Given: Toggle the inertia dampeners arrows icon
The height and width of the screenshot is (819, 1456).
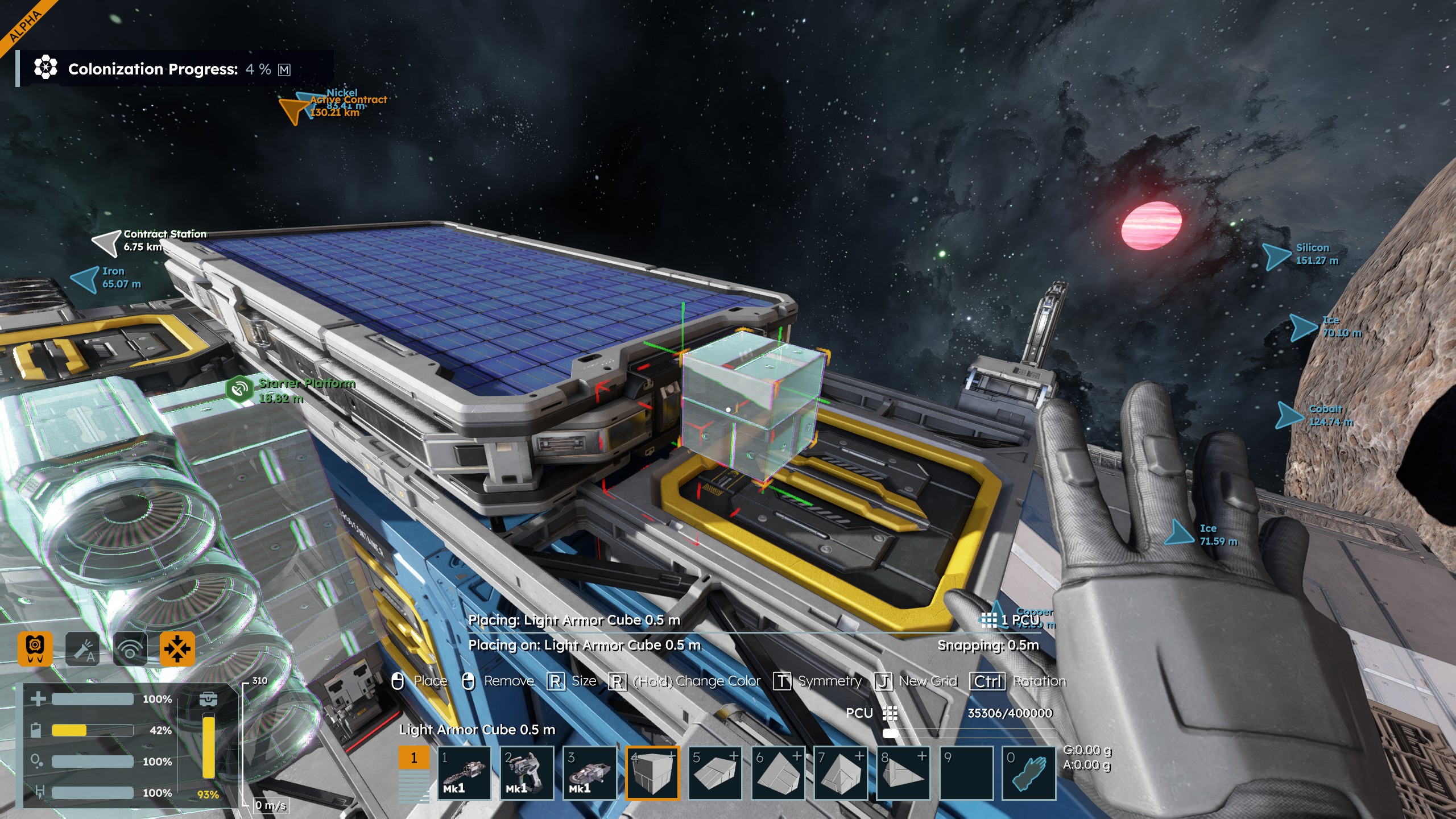Looking at the screenshot, I should (177, 648).
